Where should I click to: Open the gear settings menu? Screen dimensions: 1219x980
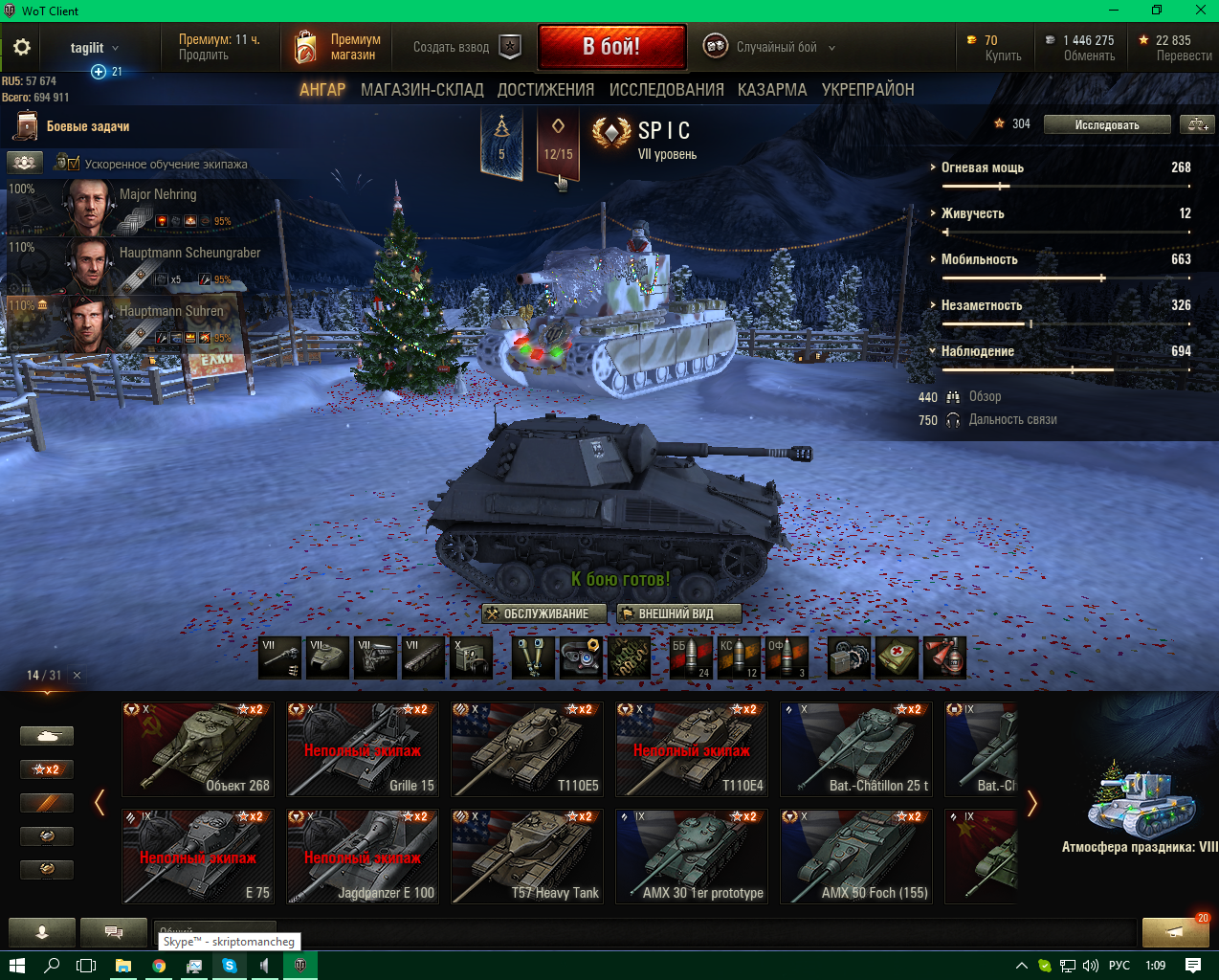[x=22, y=47]
